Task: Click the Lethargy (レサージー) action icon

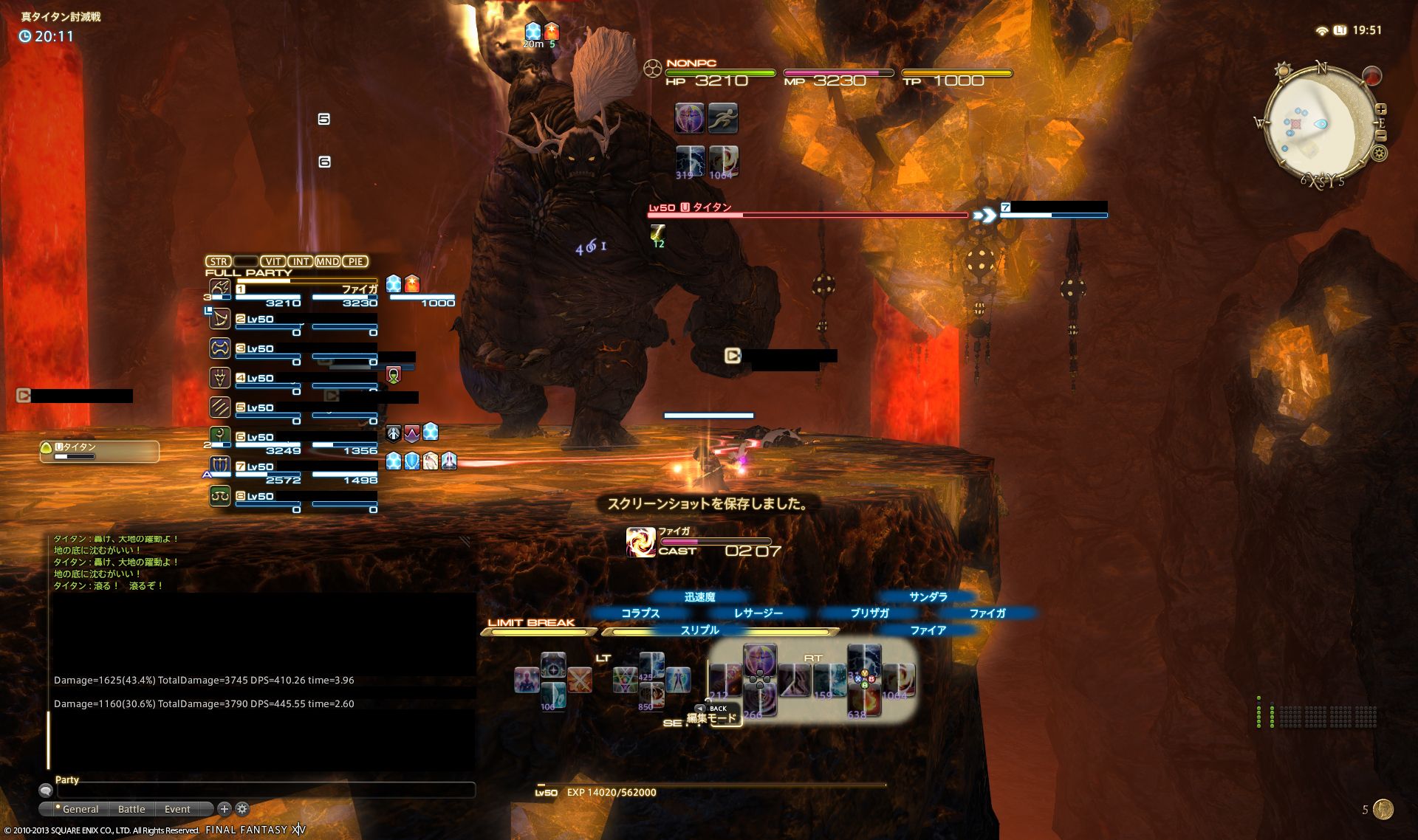Action: [759, 613]
